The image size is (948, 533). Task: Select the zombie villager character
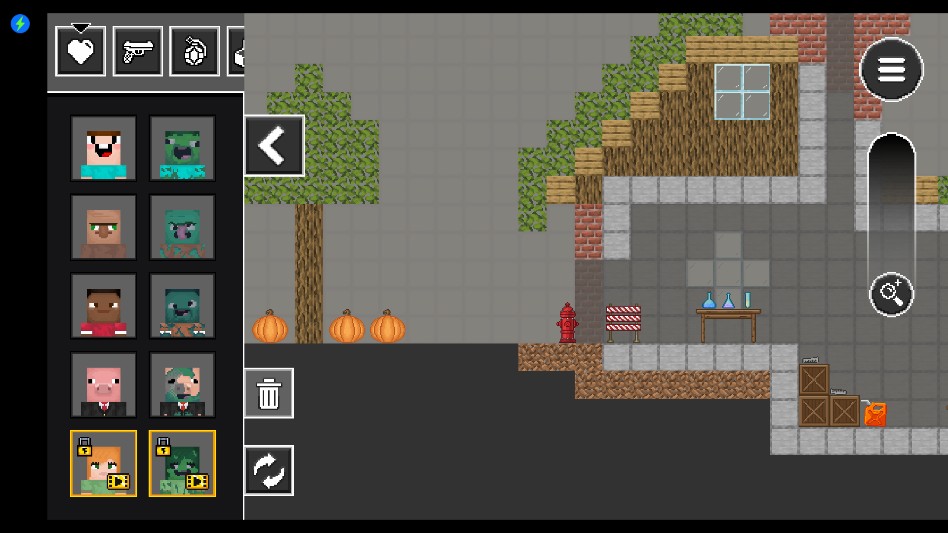(182, 227)
